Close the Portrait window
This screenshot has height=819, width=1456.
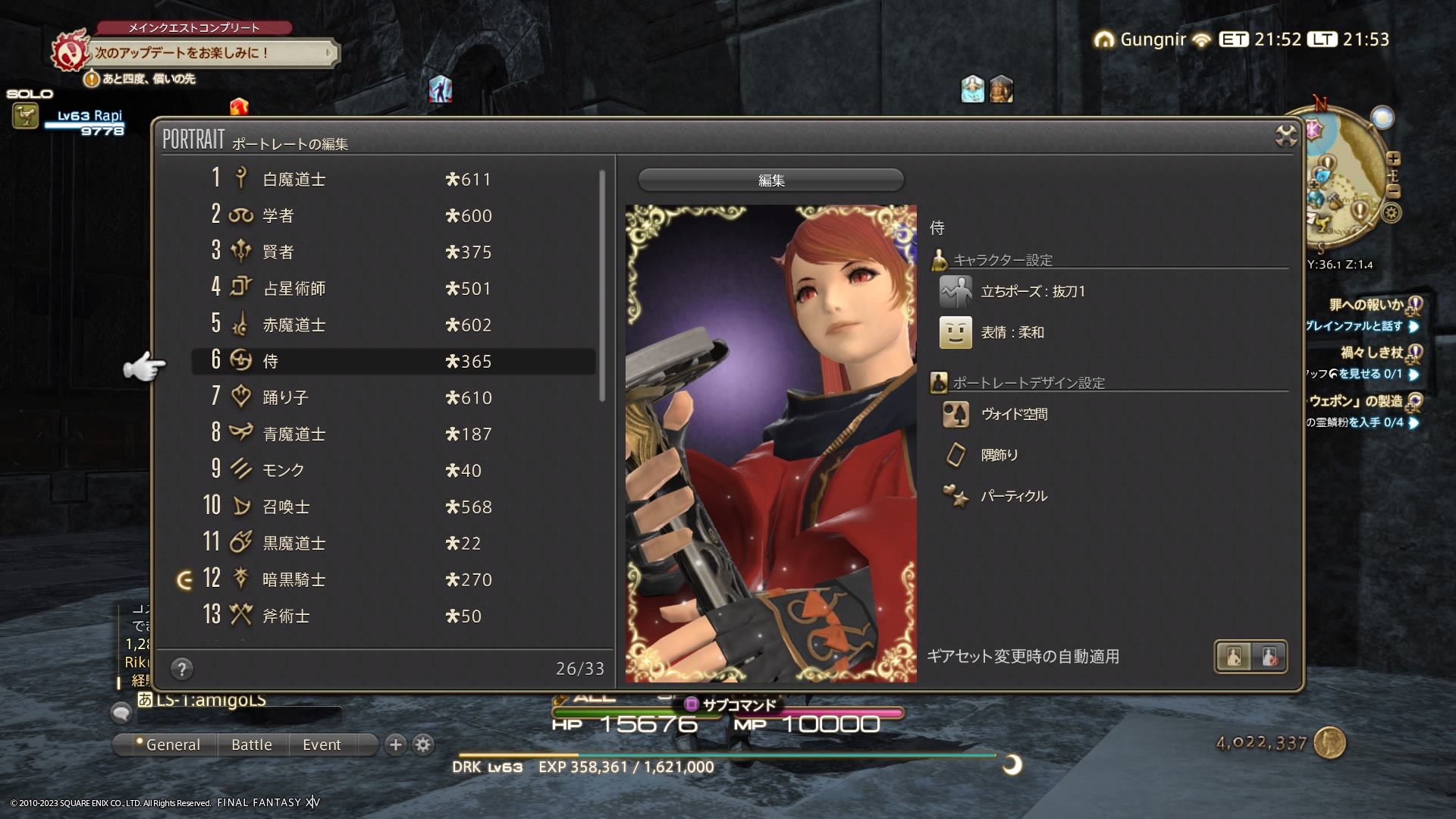(1285, 136)
